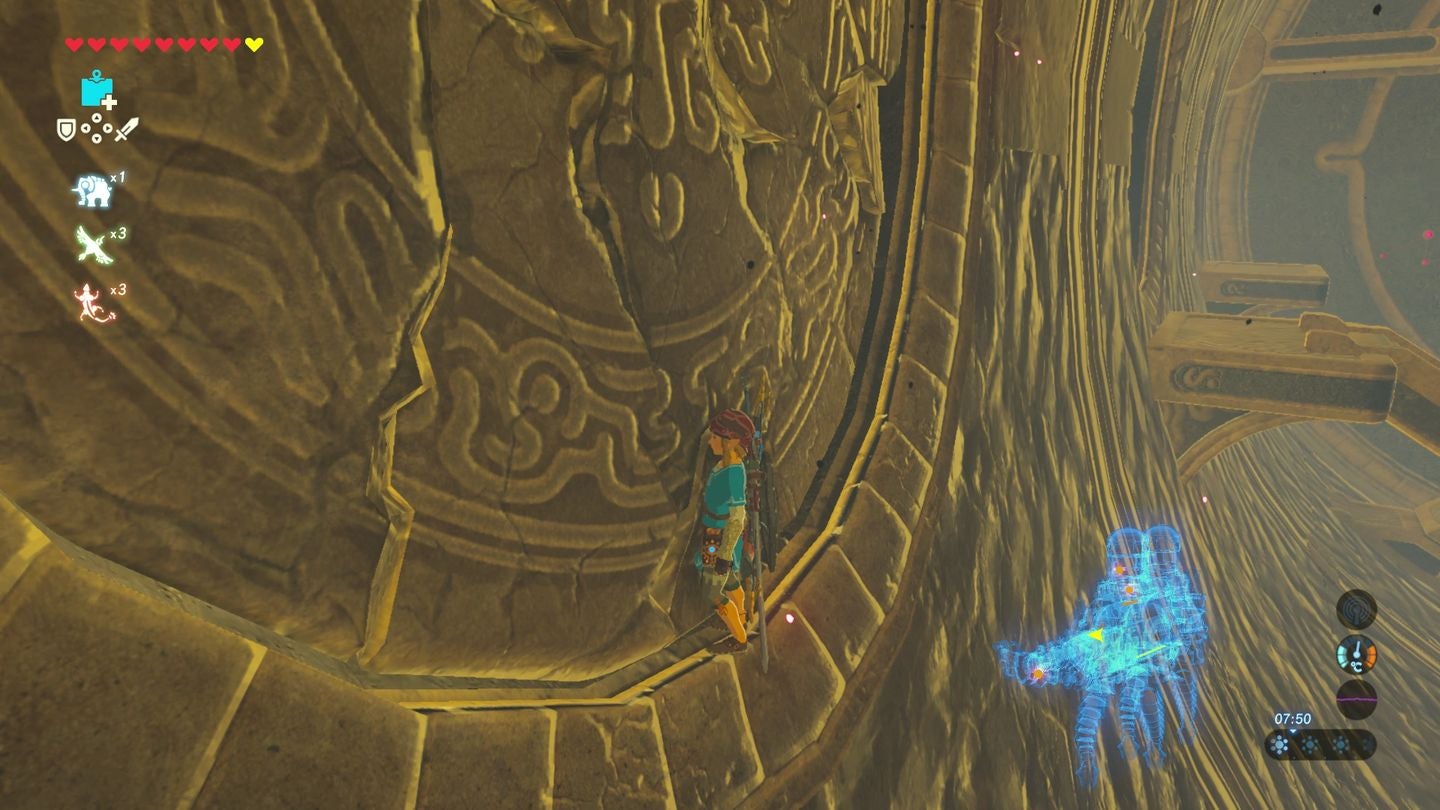Click the x1 counter beside the elephant ability
Viewport: 1440px width, 810px height.
[118, 177]
